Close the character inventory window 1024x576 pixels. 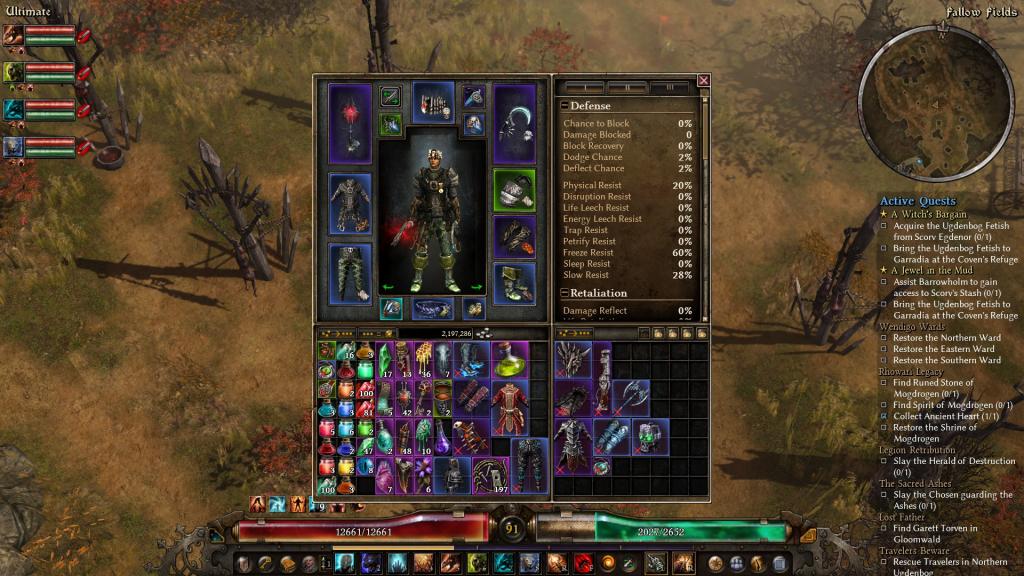703,81
